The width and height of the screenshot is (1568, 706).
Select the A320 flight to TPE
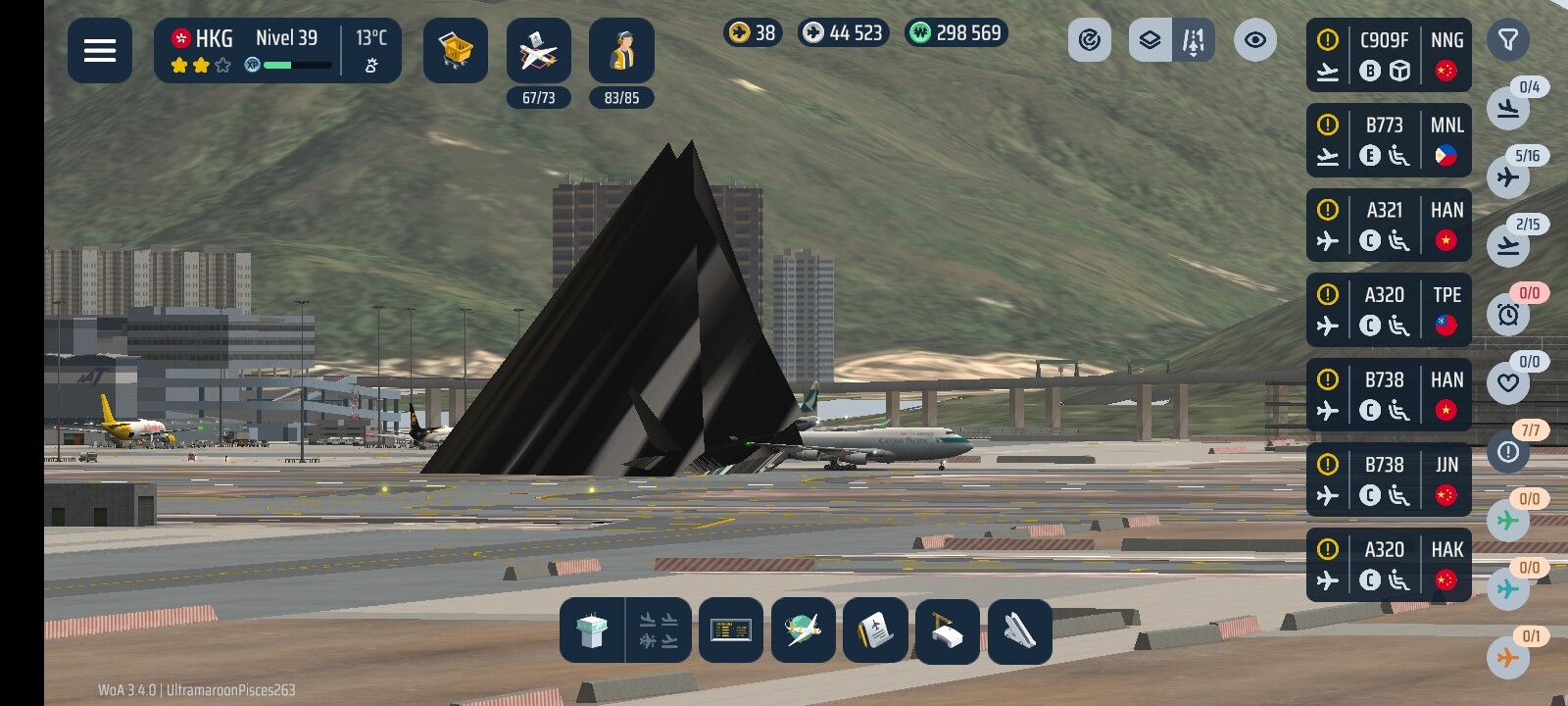tap(1389, 310)
